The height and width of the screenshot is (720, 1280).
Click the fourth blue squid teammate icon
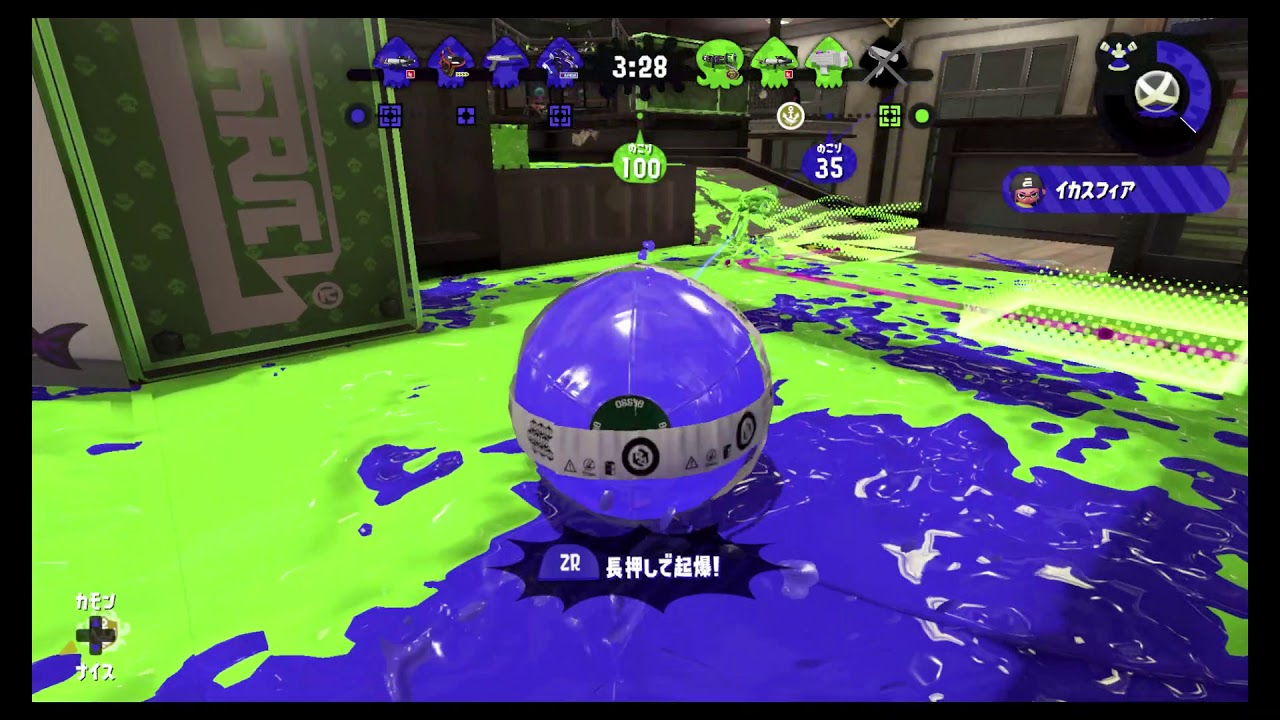pos(560,63)
